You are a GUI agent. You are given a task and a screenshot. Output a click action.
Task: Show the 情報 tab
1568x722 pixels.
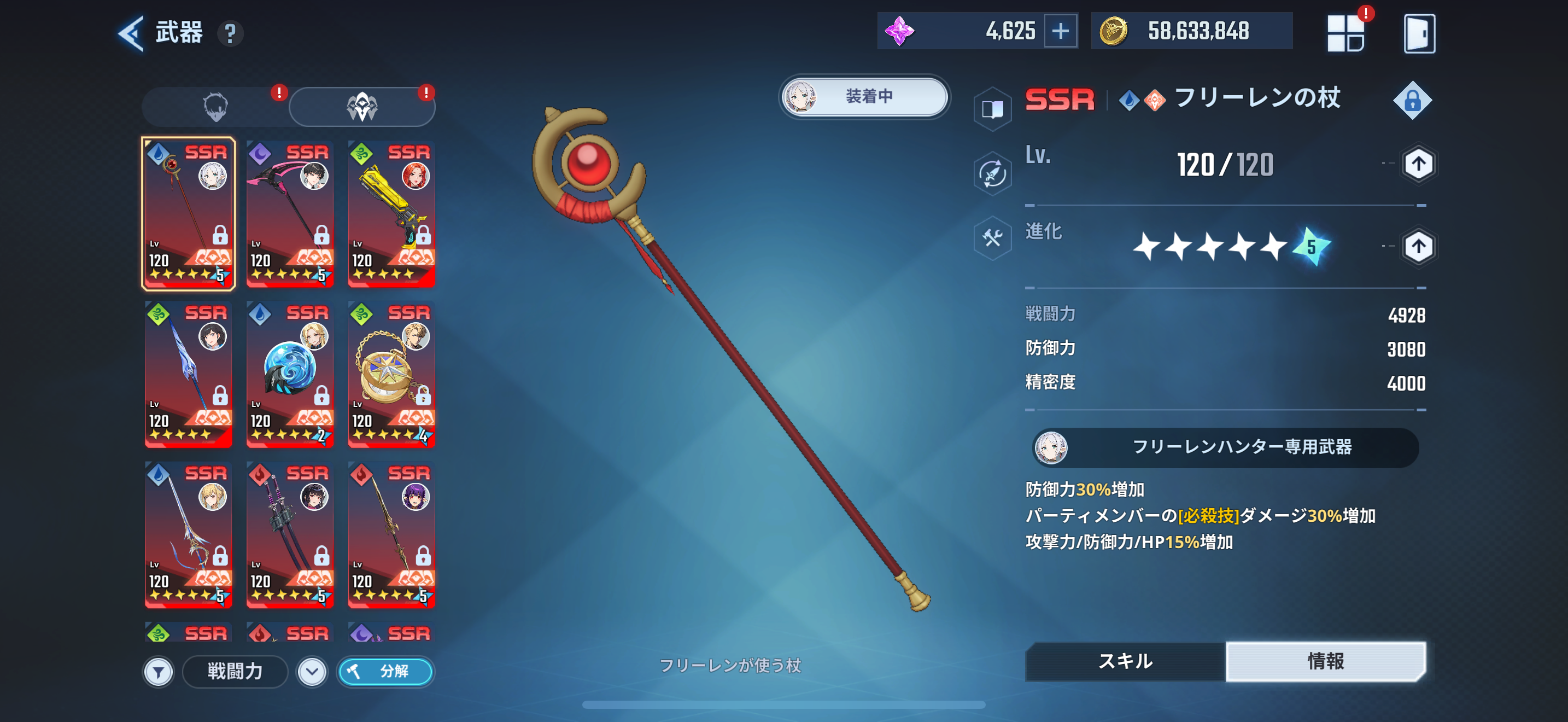click(x=1325, y=661)
